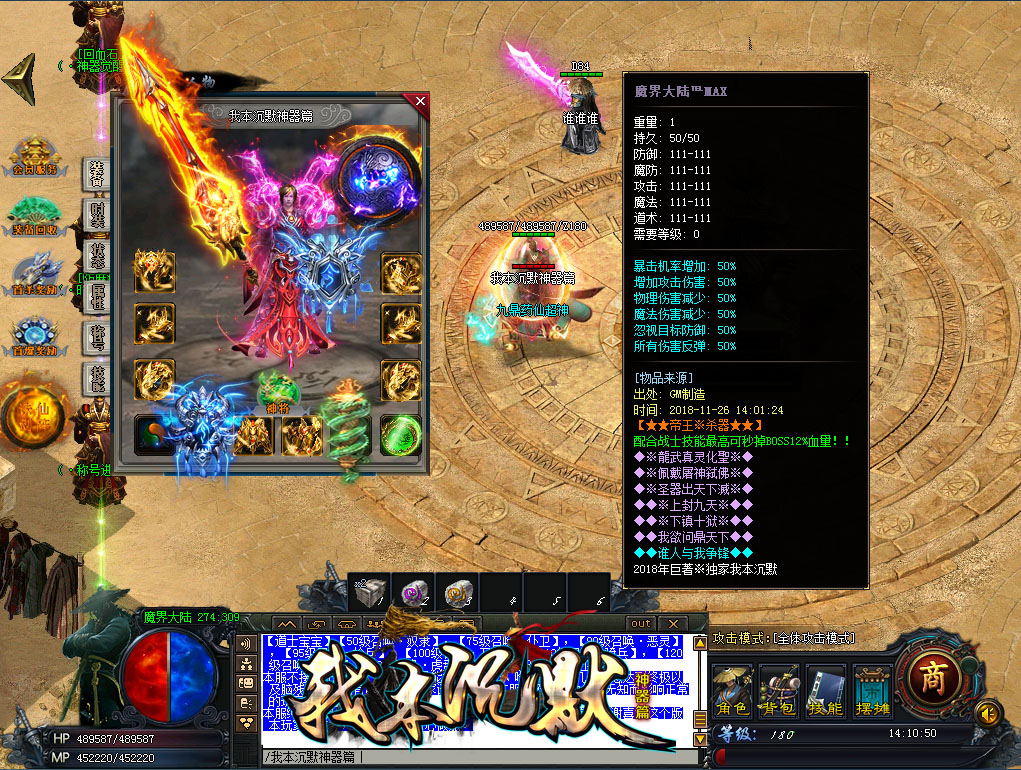Toggle the sound speaker icon
This screenshot has height=770, width=1021.
pyautogui.click(x=988, y=712)
